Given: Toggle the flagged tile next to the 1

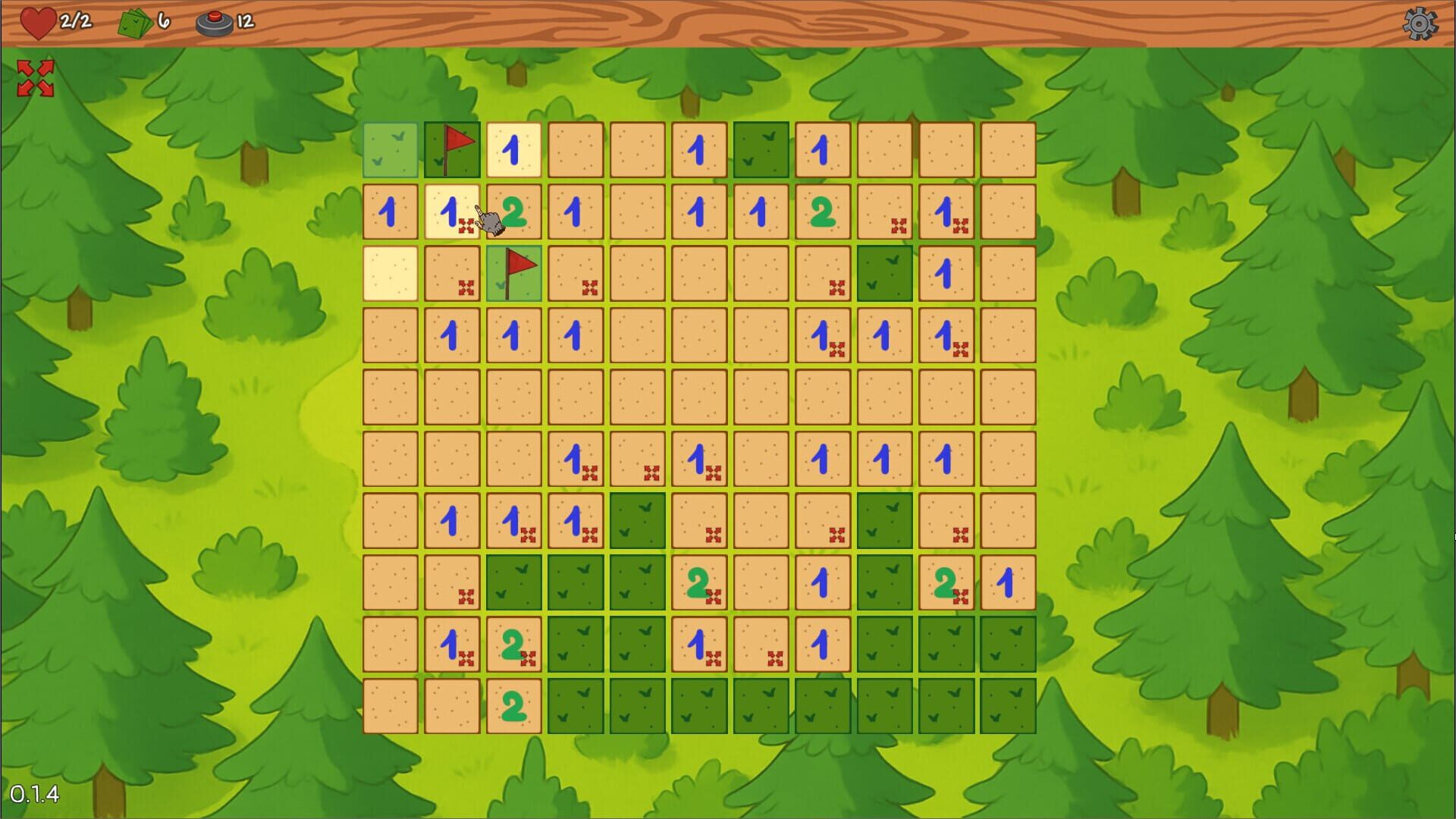Looking at the screenshot, I should (453, 146).
